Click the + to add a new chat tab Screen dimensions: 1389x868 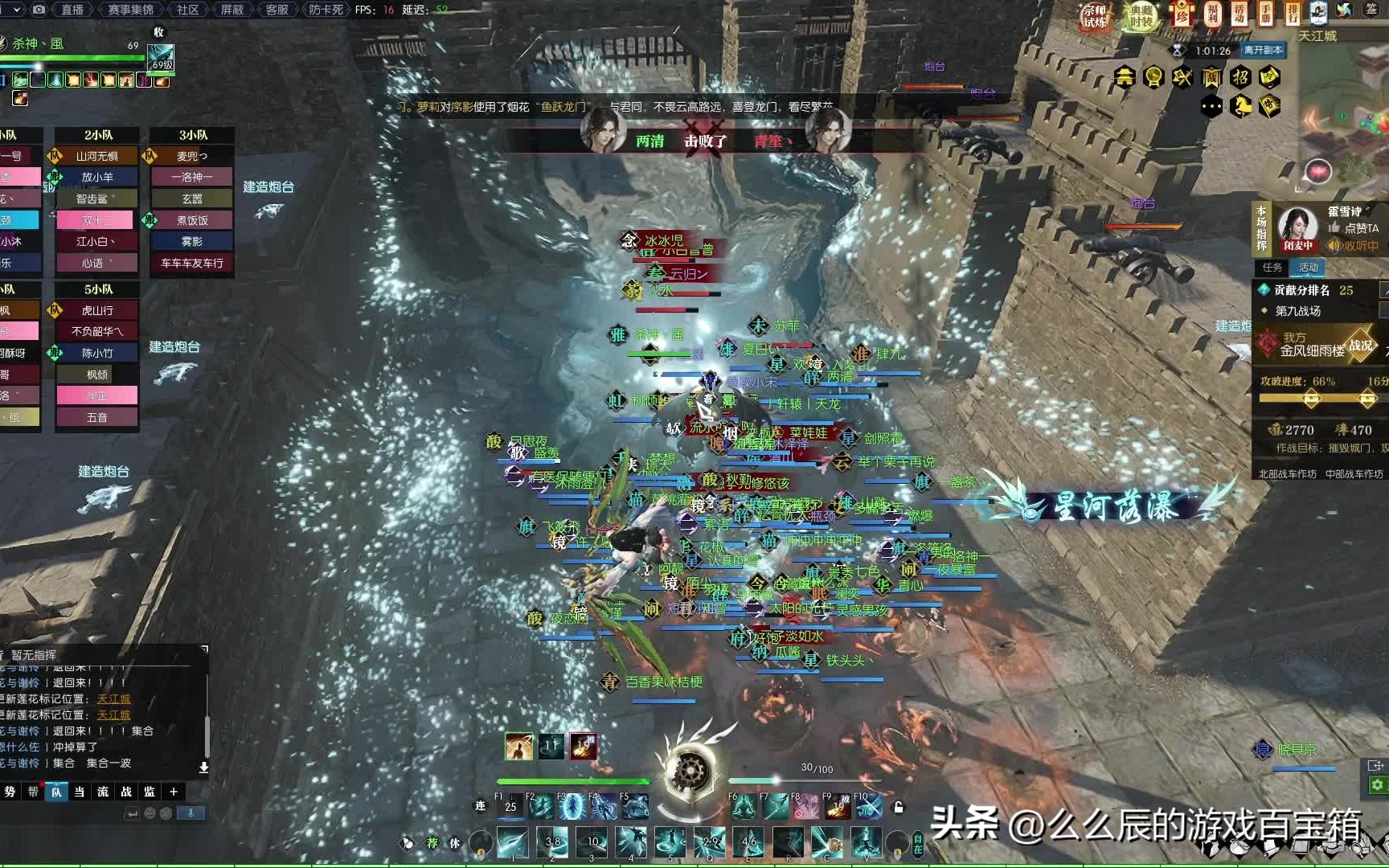174,792
